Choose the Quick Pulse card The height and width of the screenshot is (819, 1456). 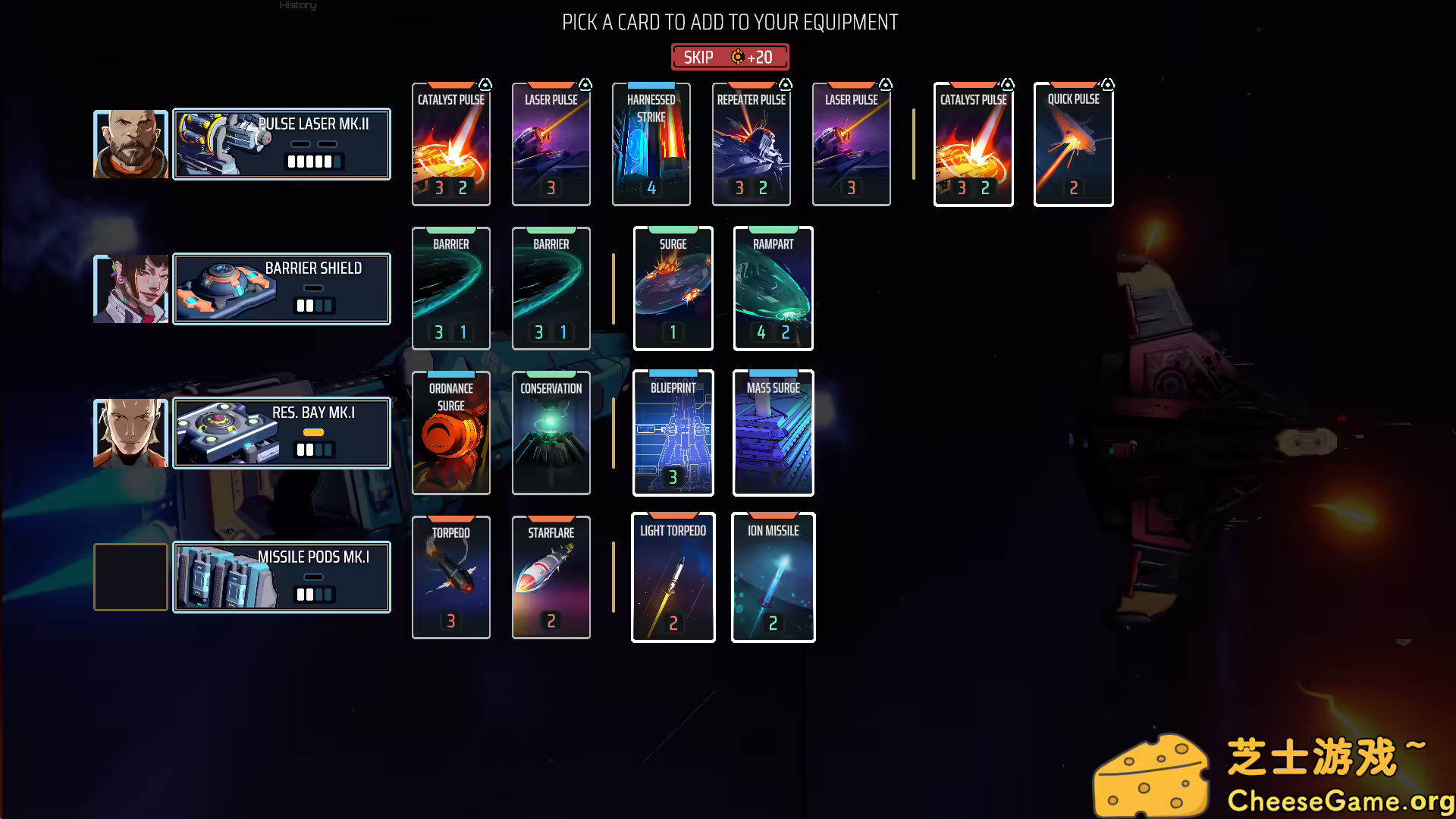click(x=1073, y=144)
